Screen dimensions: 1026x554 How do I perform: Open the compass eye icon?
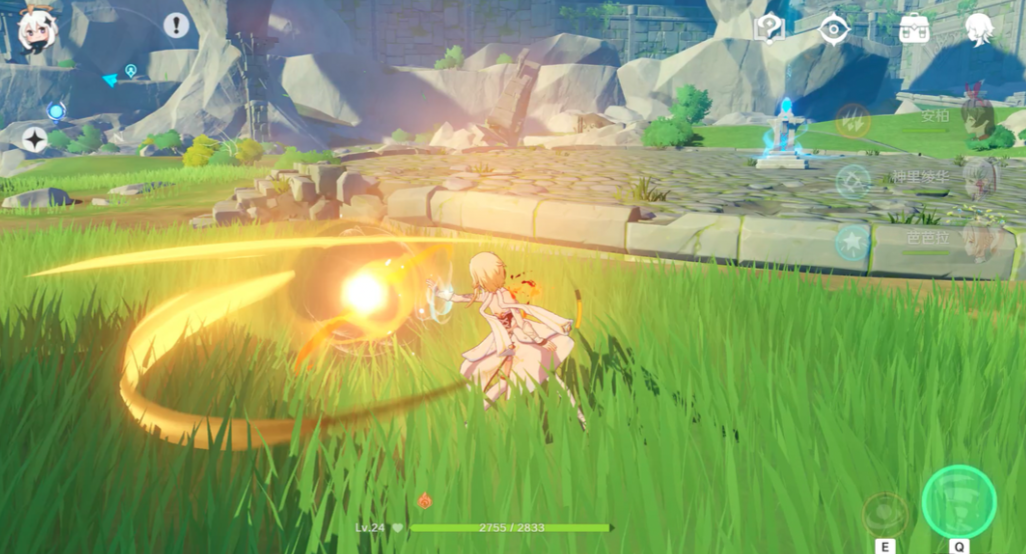point(833,28)
